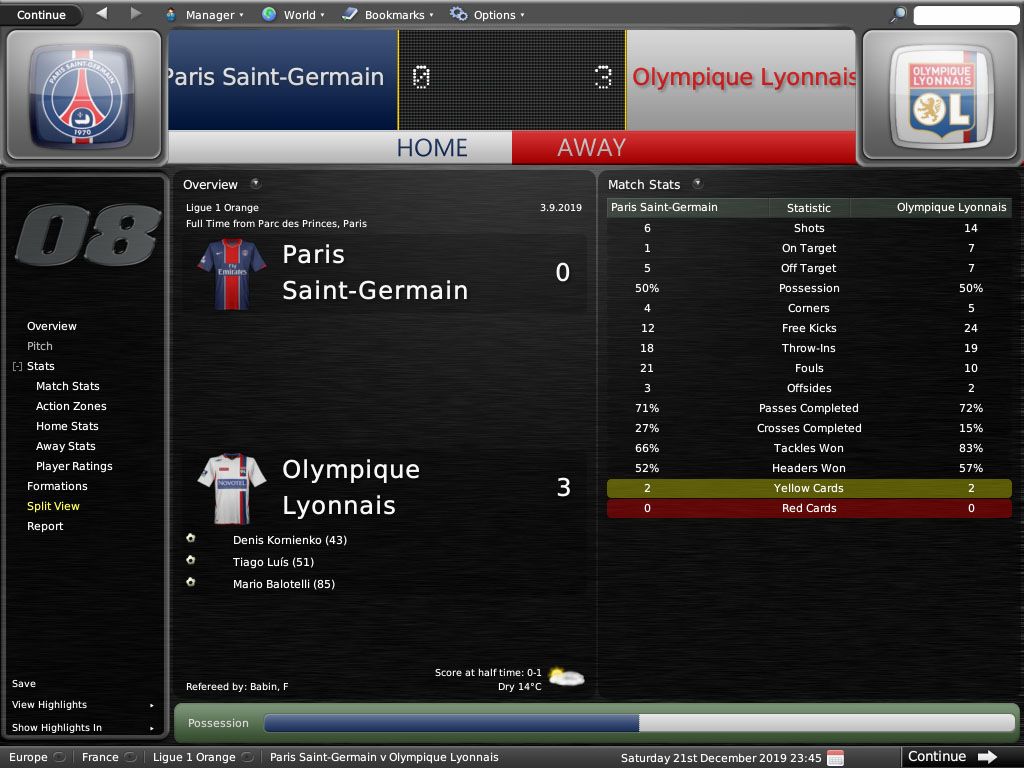
Task: Open the Formations view
Action: click(x=57, y=486)
